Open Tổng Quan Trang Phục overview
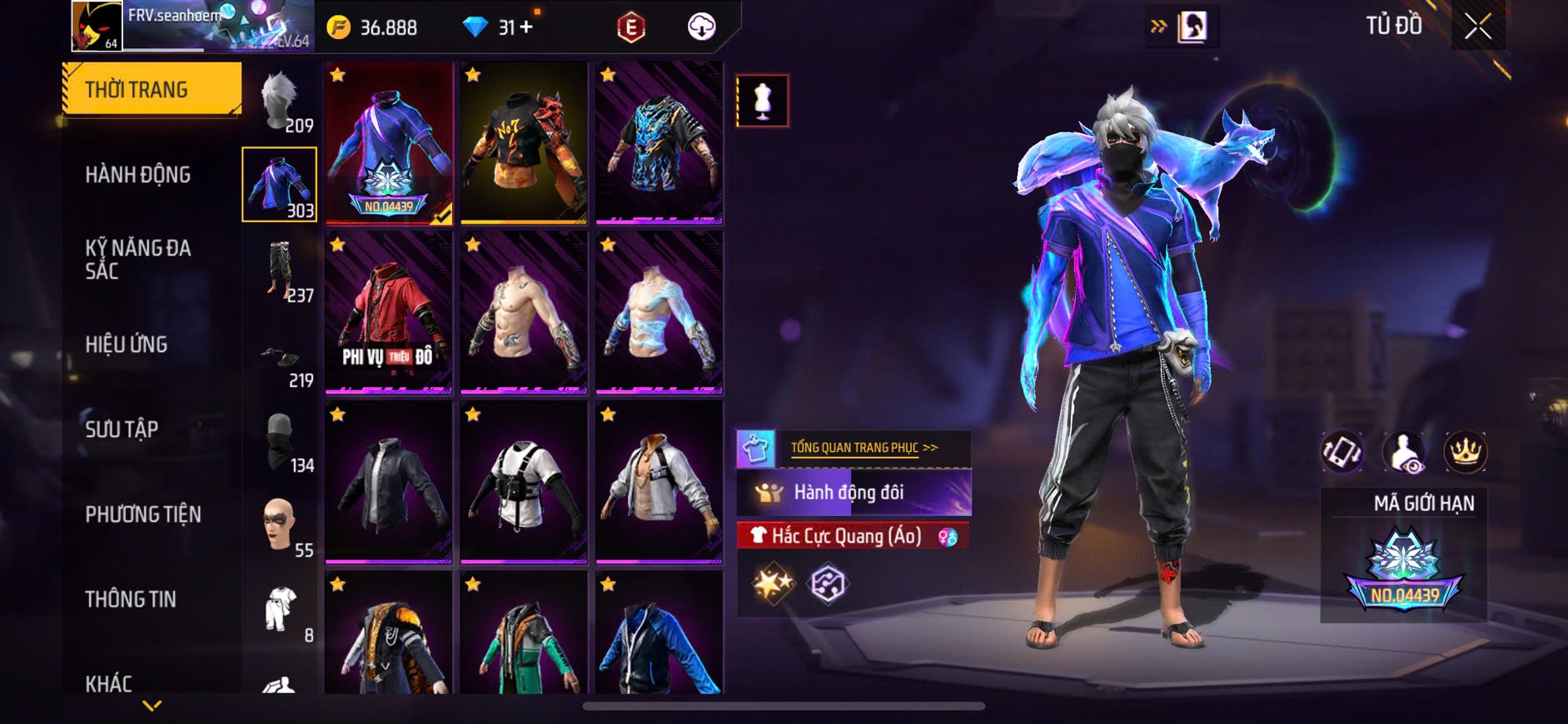Image resolution: width=1568 pixels, height=724 pixels. click(864, 448)
